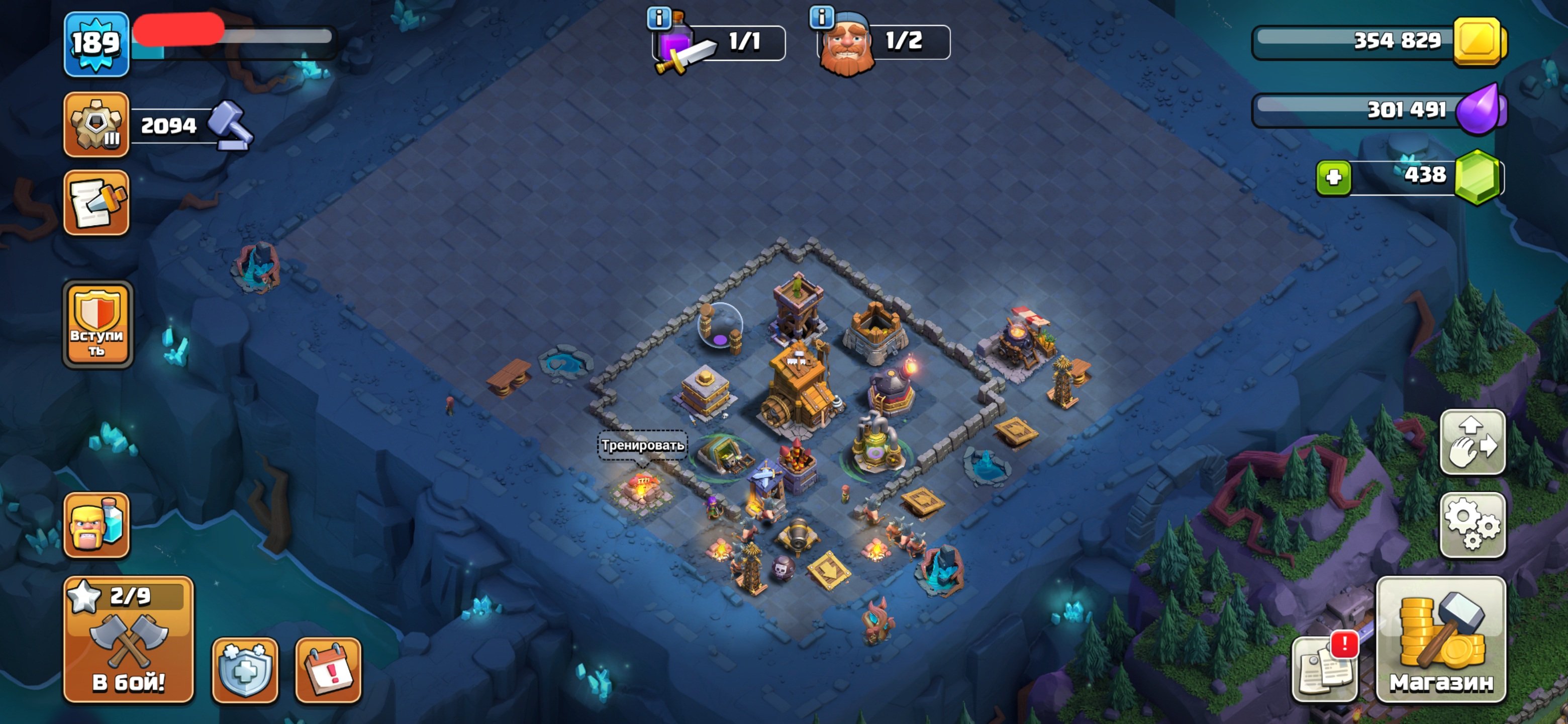
Task: Add gems with the green plus button
Action: (1333, 178)
